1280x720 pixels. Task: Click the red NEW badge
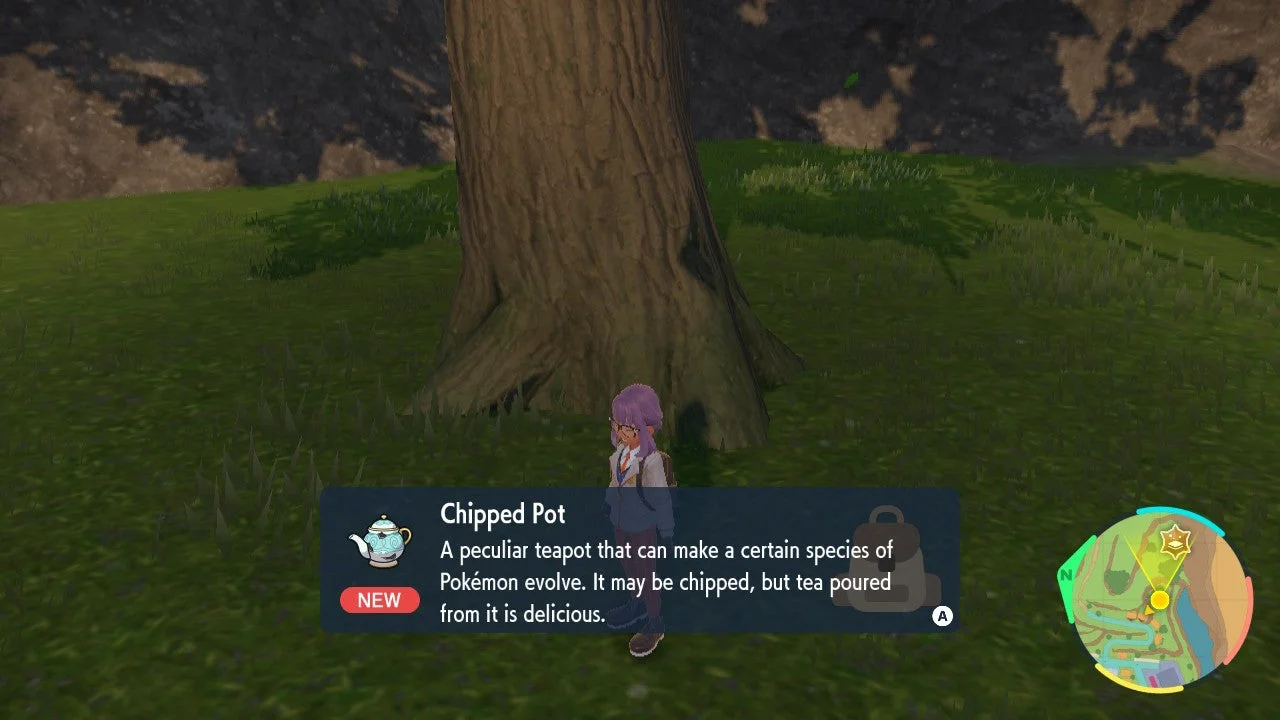click(x=380, y=600)
